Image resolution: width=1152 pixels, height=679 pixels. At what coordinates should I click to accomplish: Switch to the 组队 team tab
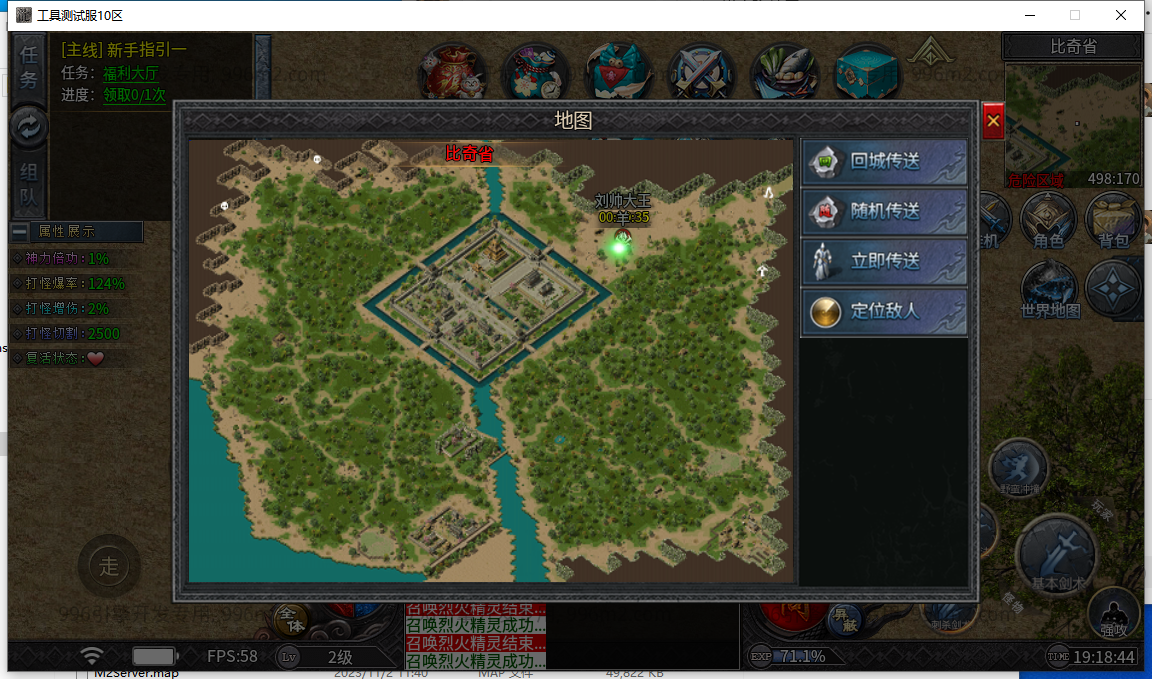[x=29, y=185]
